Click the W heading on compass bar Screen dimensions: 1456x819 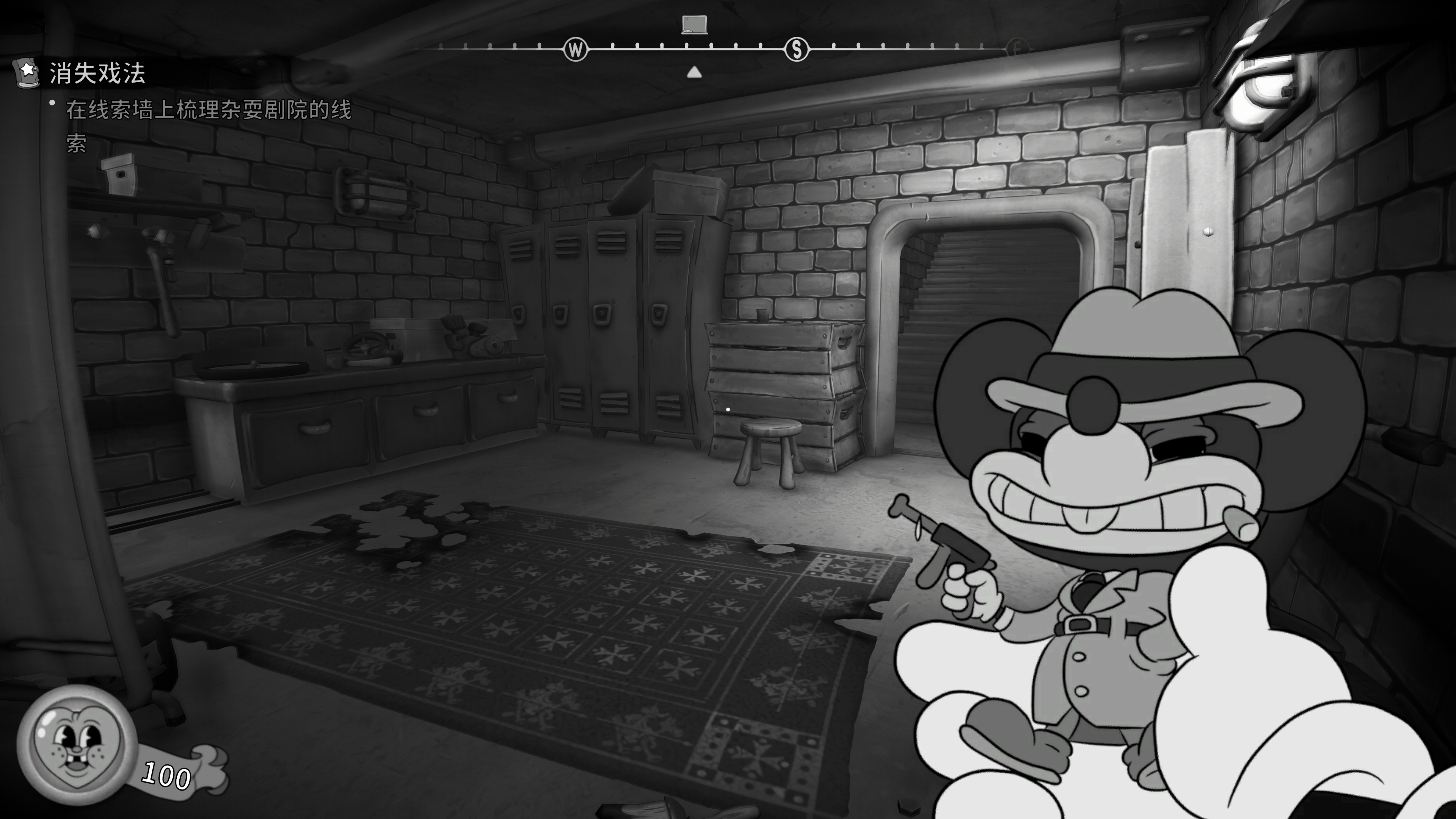coord(576,50)
